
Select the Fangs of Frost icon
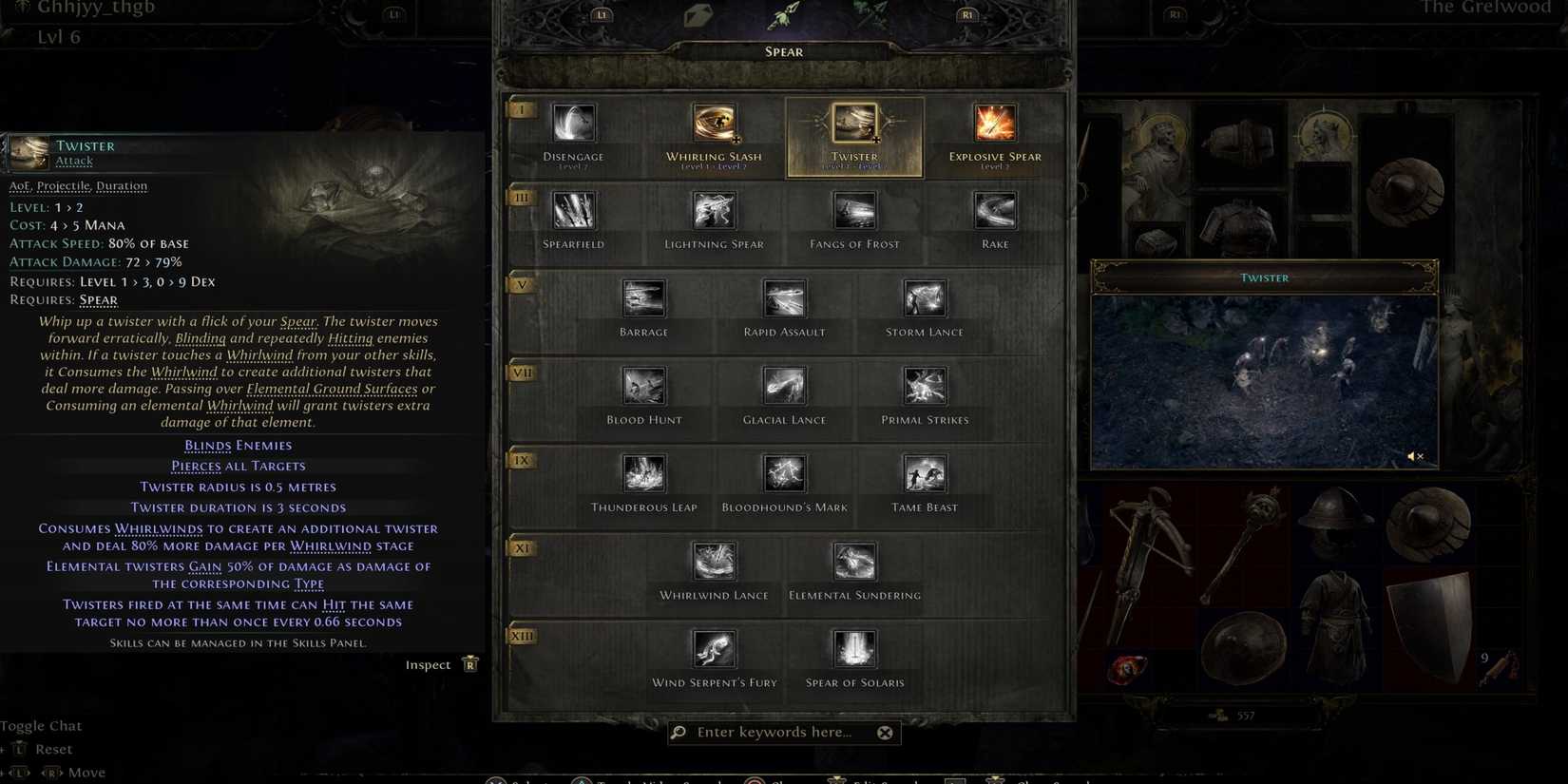pos(853,210)
